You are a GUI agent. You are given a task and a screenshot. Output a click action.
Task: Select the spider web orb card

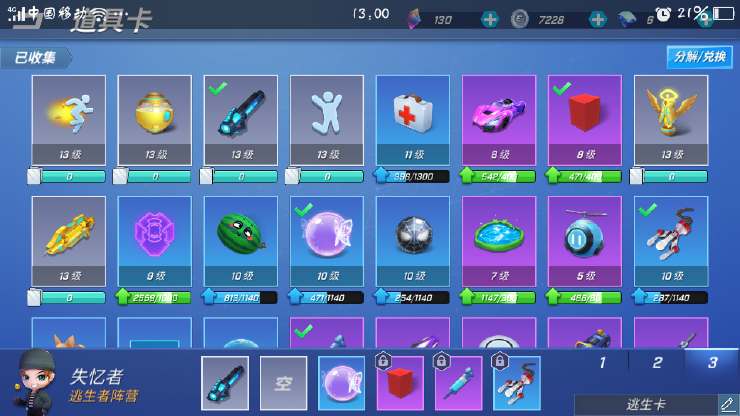(412, 240)
